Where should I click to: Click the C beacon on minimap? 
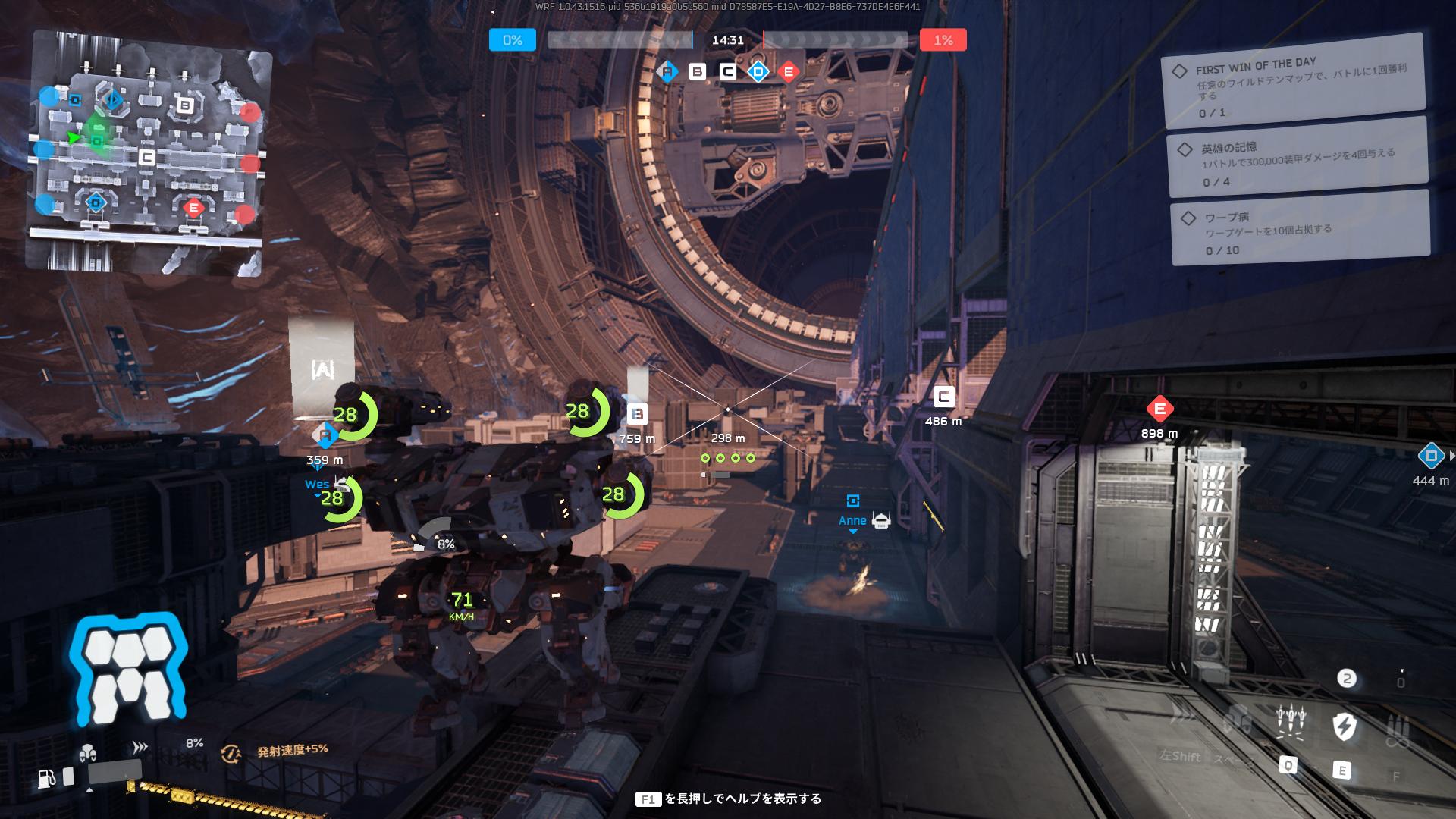(148, 158)
